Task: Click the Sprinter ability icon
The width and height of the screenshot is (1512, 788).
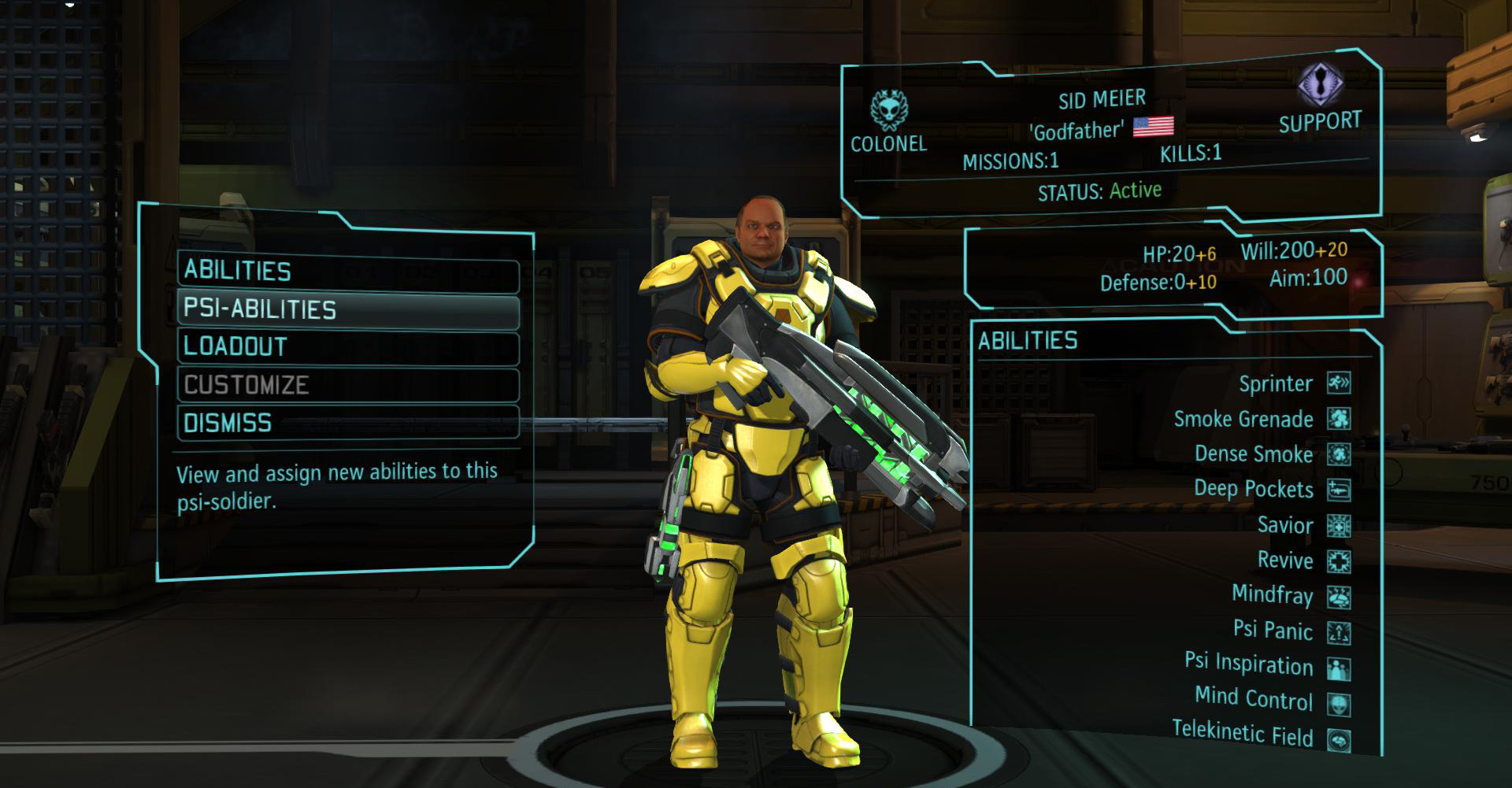Action: click(1338, 383)
